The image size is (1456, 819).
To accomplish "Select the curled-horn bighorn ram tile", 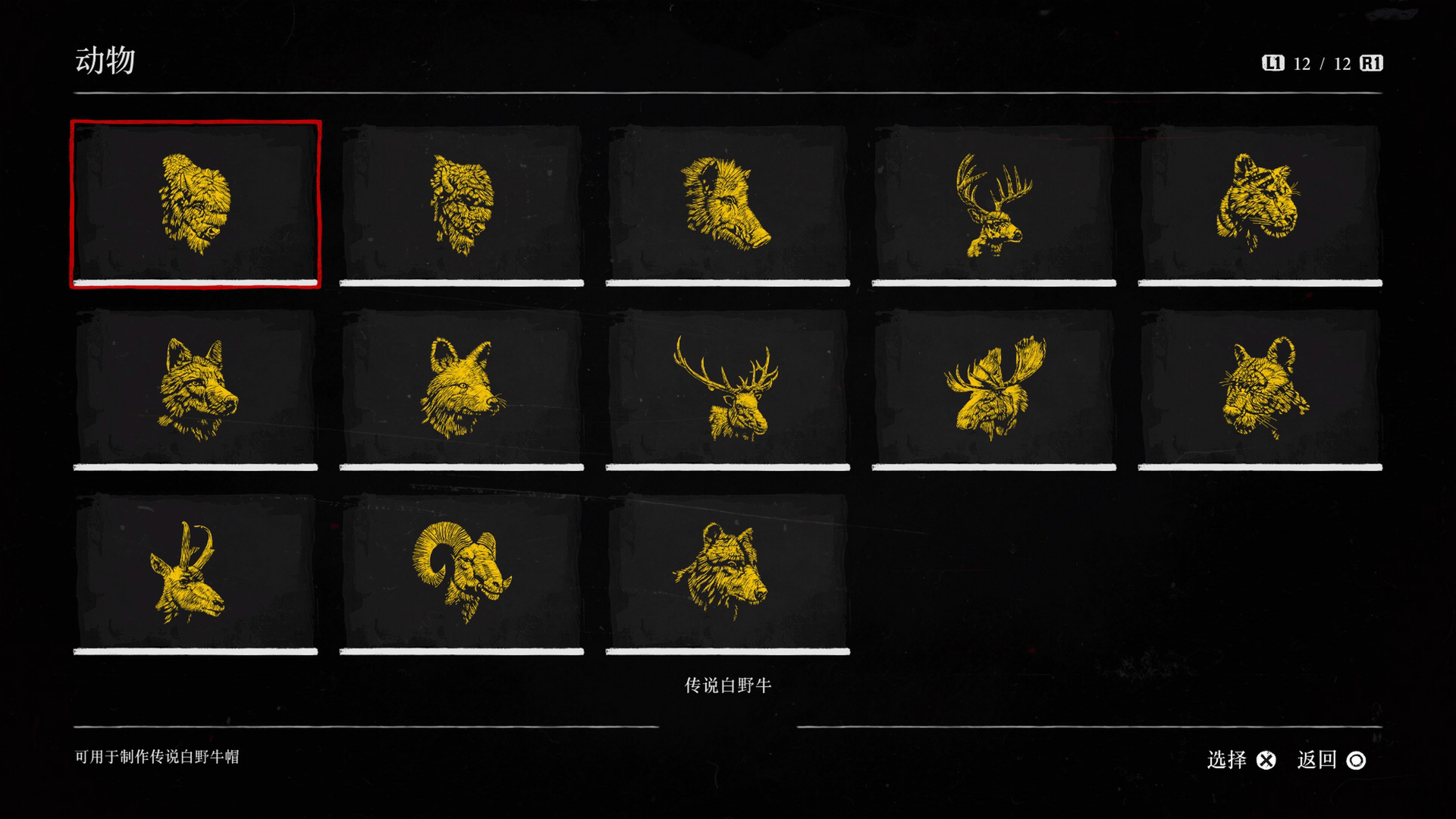I will (x=461, y=573).
